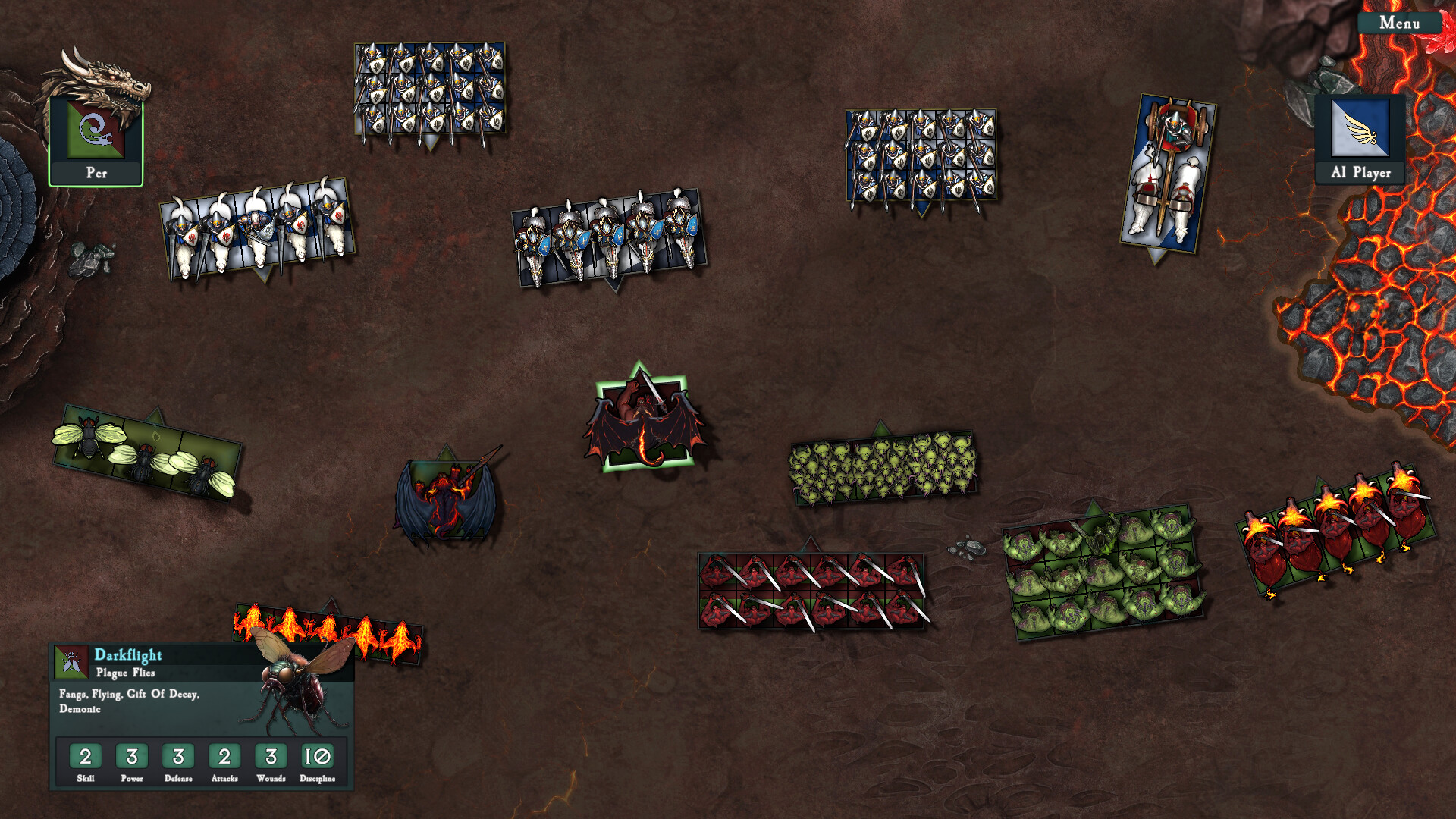The height and width of the screenshot is (819, 1456).
Task: Target the white-horse knight cavalry unit
Action: [x=257, y=228]
